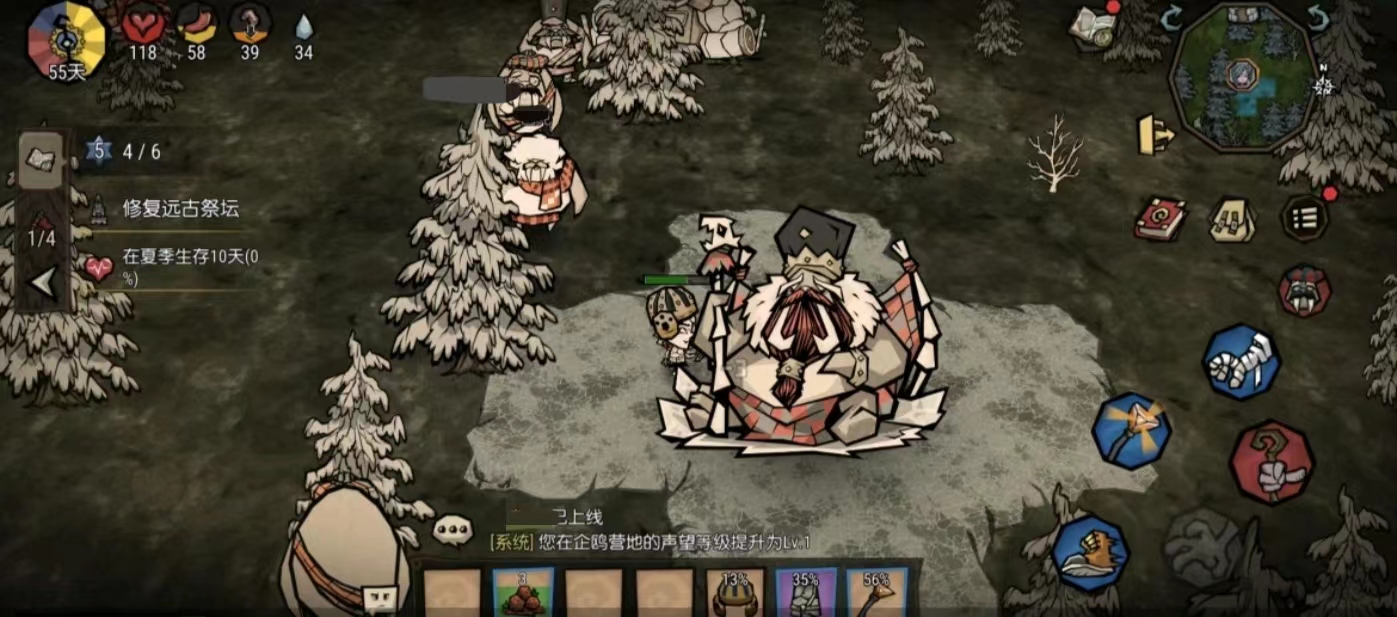Collapse the quest panel with the arrow
1397x617 pixels.
pyautogui.click(x=43, y=284)
